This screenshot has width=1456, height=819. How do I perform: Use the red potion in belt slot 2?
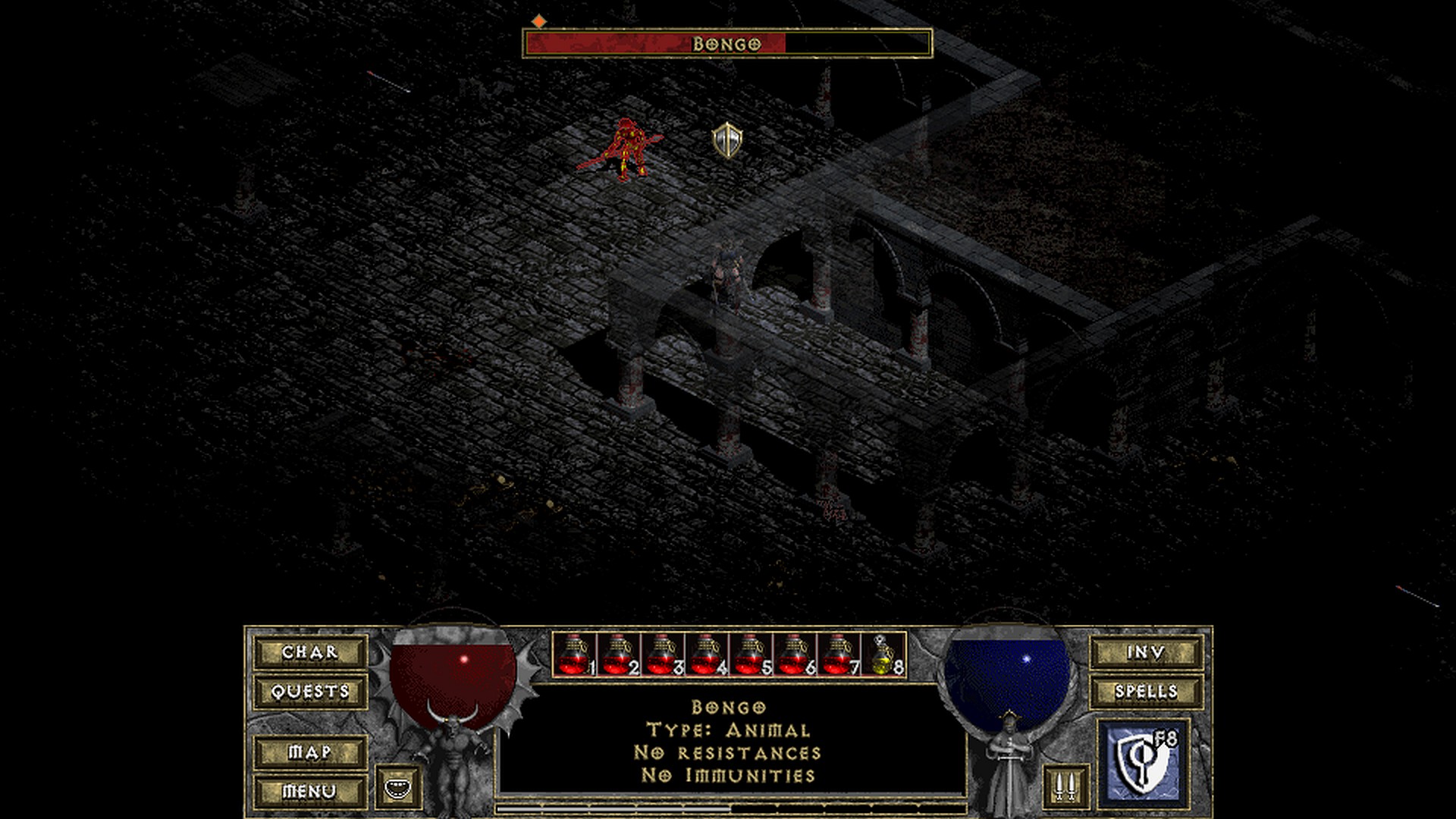[x=618, y=654]
